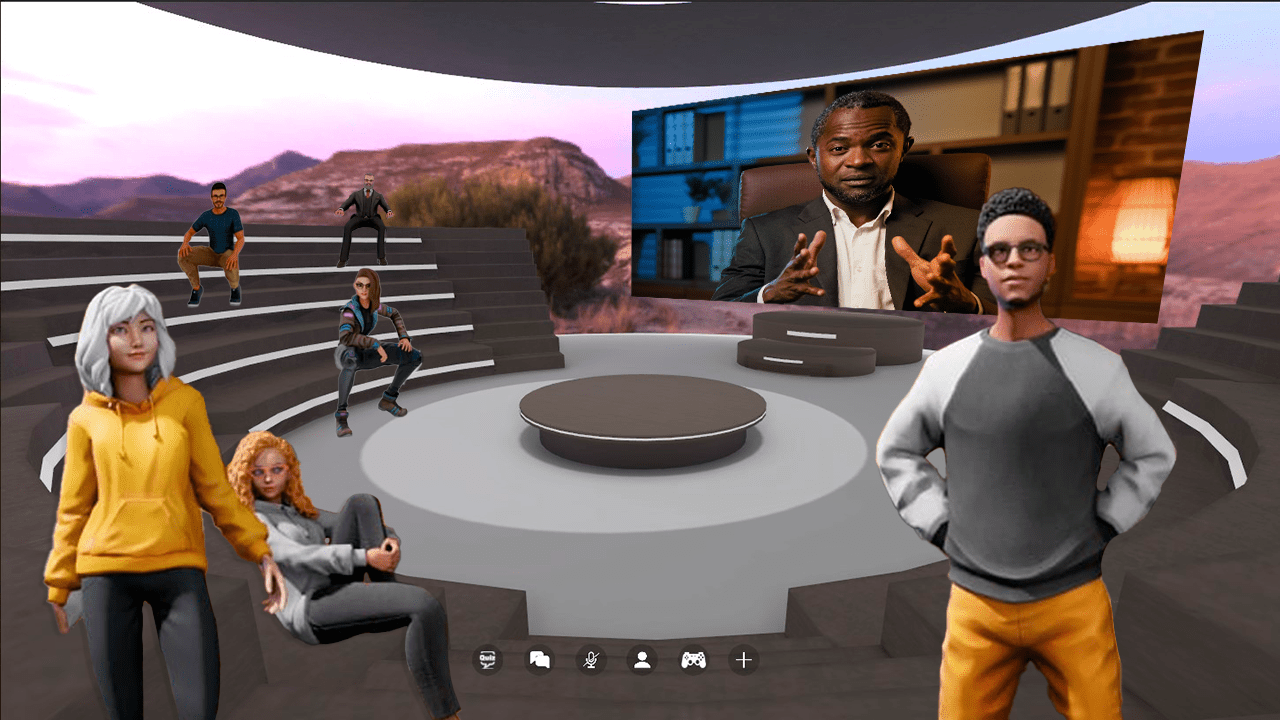Click the plus button in toolbar
The image size is (1280, 720).
[743, 660]
